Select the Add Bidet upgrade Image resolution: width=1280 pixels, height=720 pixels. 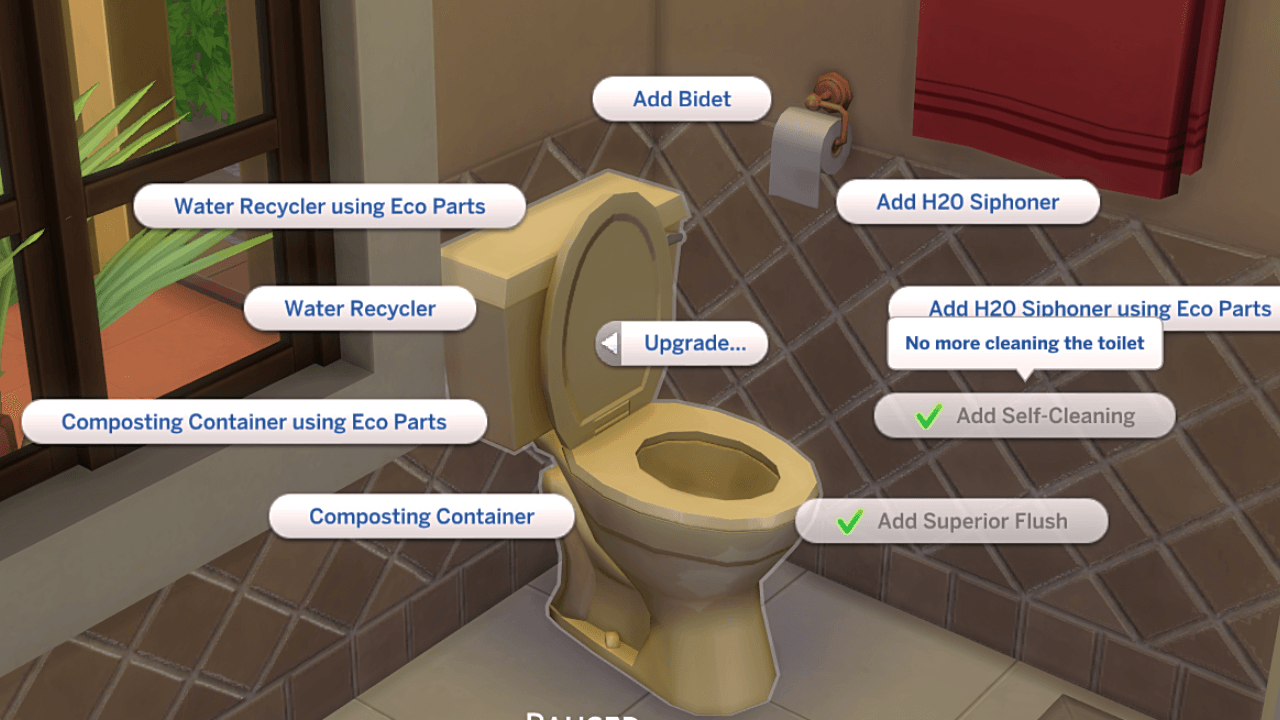pos(681,99)
